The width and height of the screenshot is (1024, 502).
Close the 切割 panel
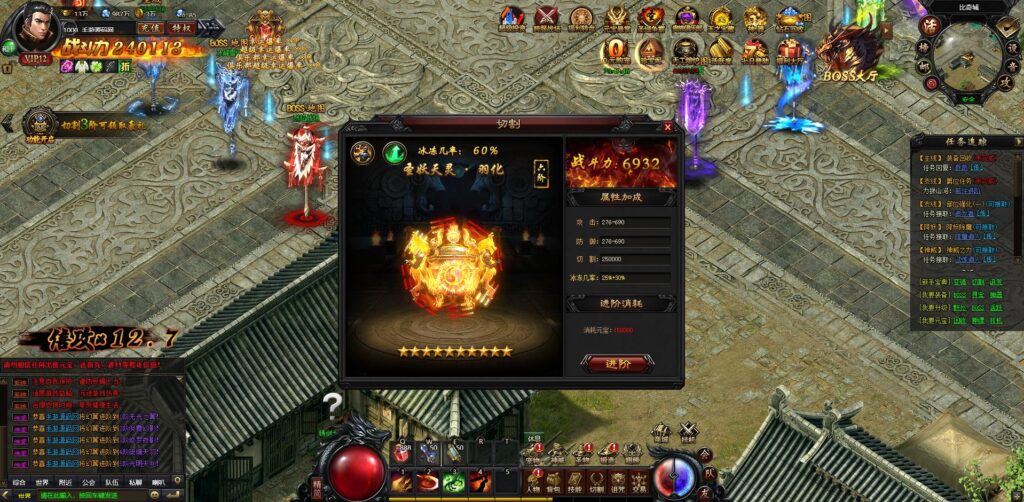668,127
